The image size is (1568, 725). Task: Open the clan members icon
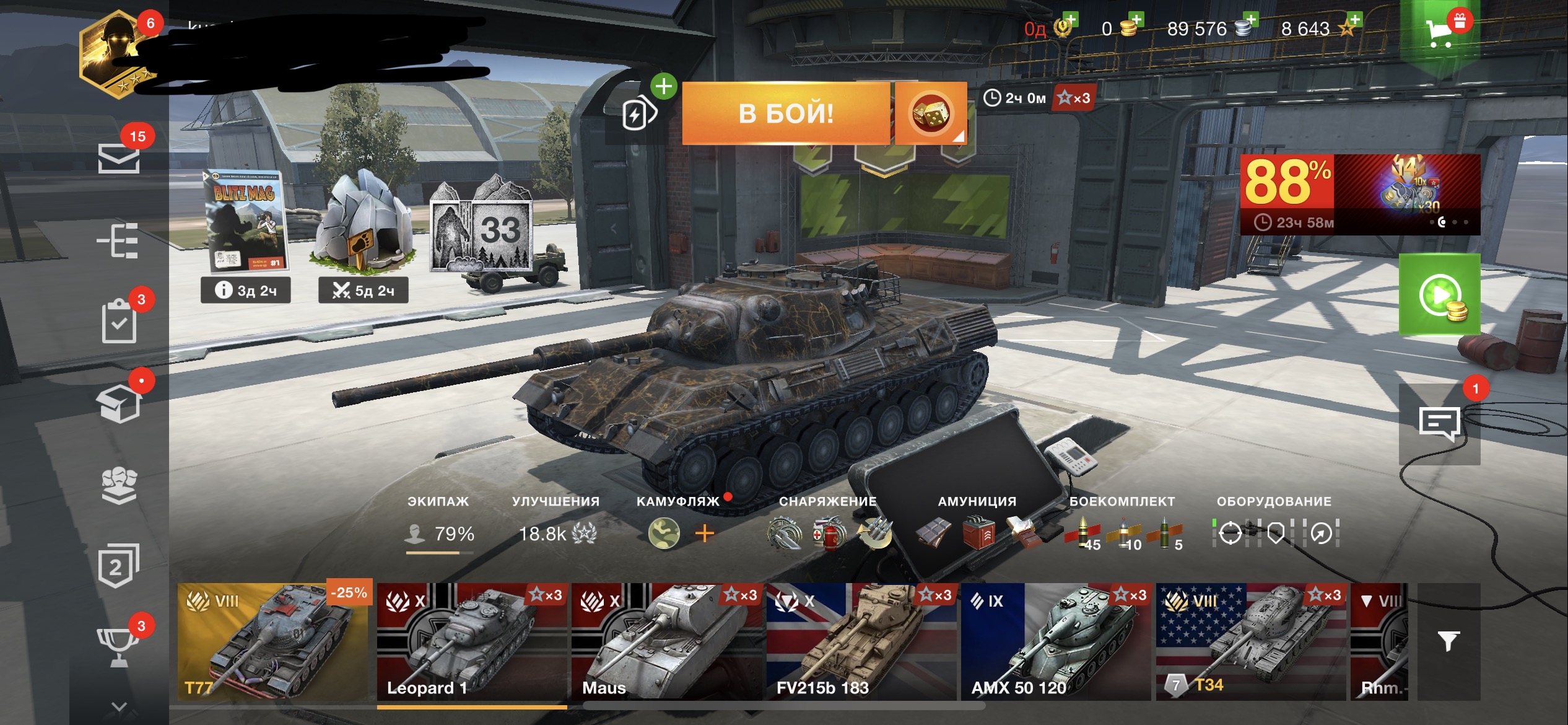pyautogui.click(x=119, y=485)
